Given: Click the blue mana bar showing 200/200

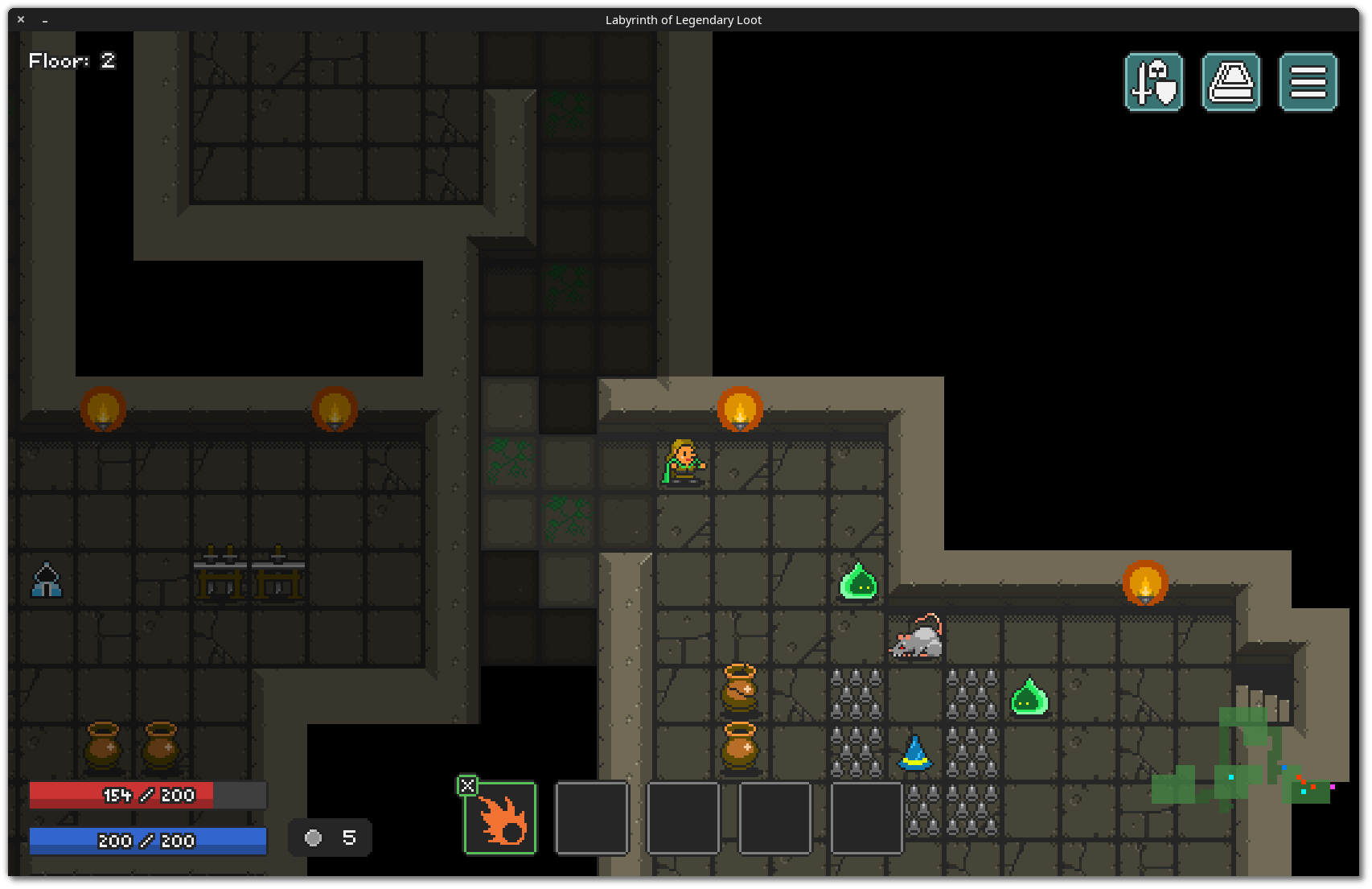Looking at the screenshot, I should coord(147,841).
